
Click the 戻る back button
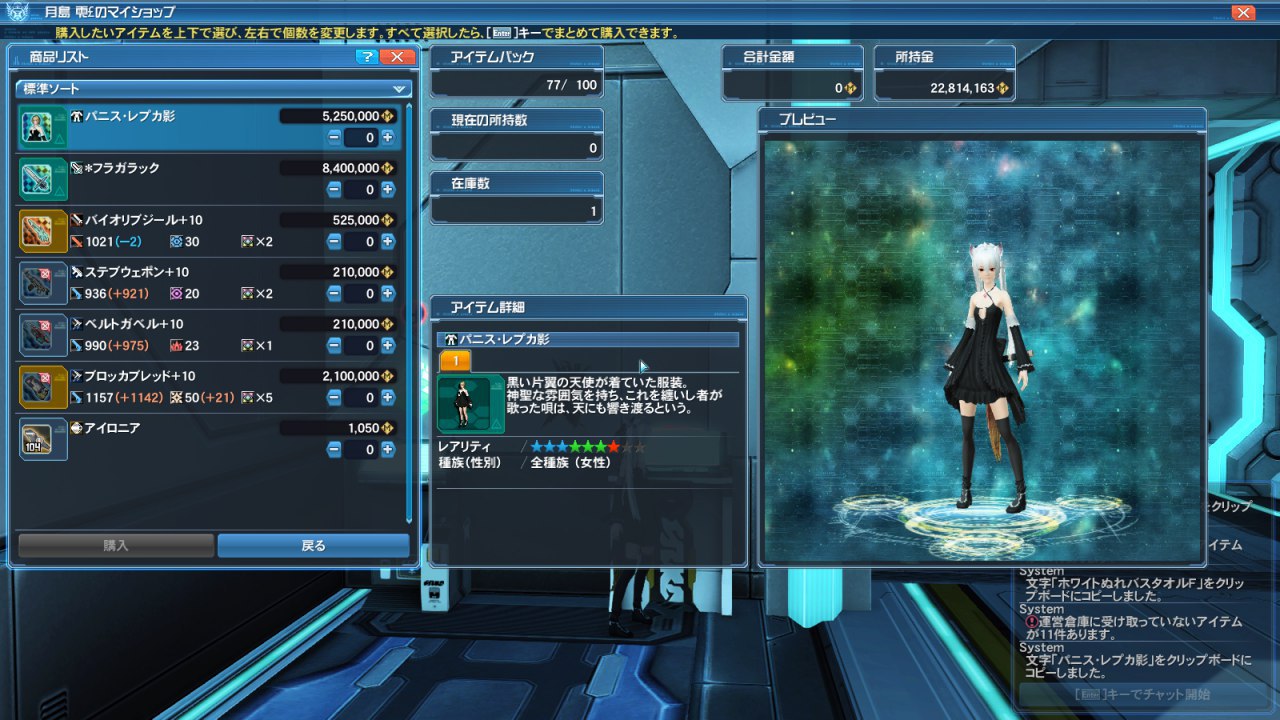click(x=313, y=545)
